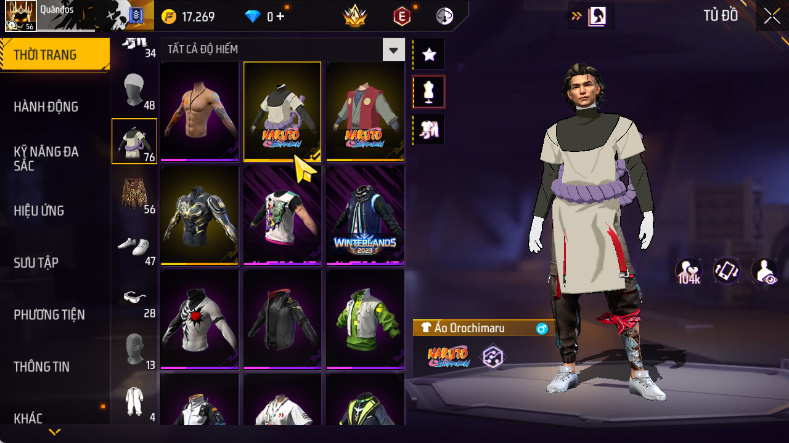The height and width of the screenshot is (443, 789).
Task: Select the Kỹ Năng Đa Sắc tab
Action: pos(46,158)
